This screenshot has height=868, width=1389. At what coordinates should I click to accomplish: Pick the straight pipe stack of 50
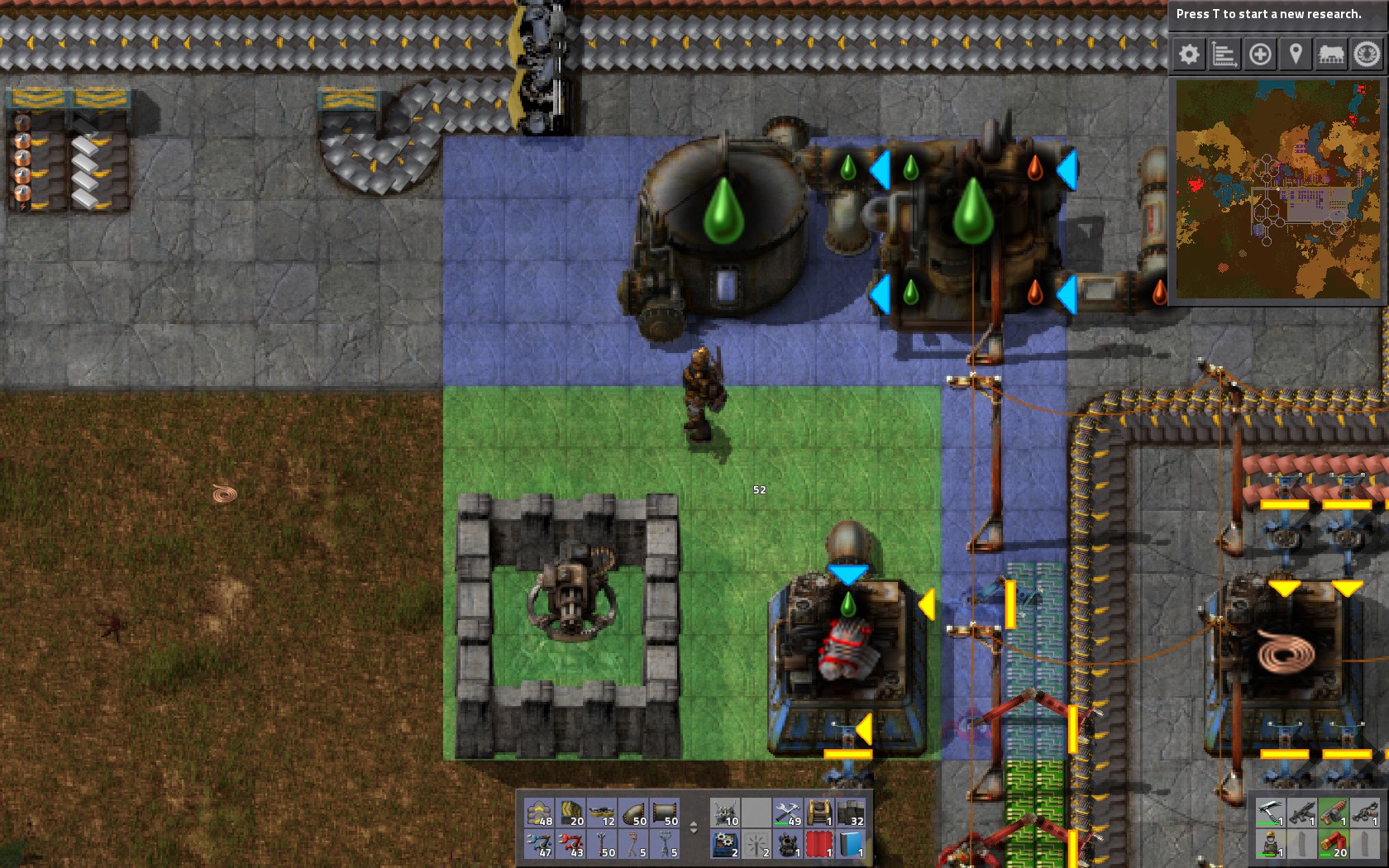coord(666,813)
